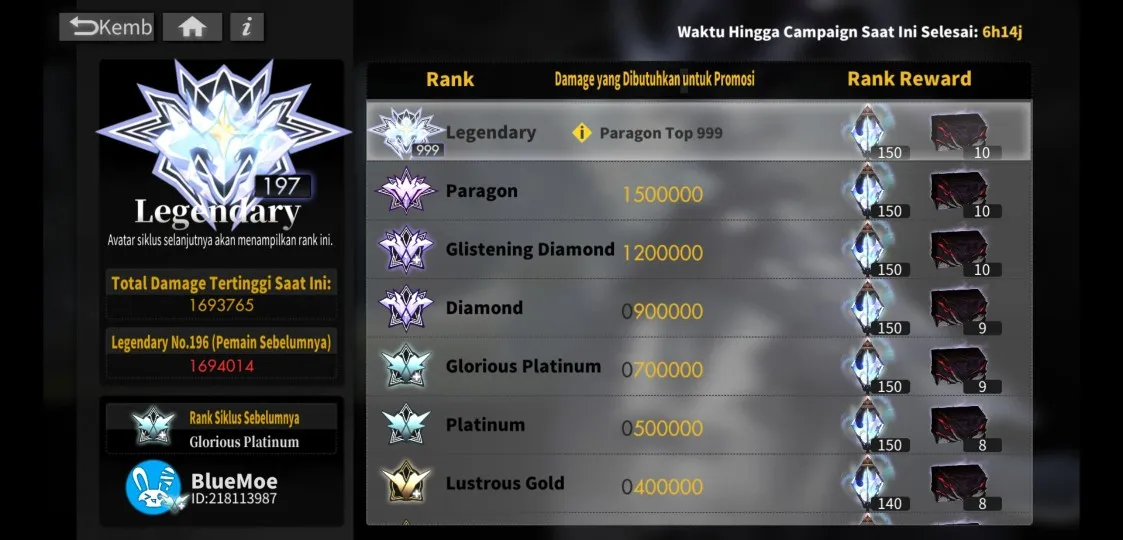Select the Platinum rank row
The image size is (1123, 540).
698,426
